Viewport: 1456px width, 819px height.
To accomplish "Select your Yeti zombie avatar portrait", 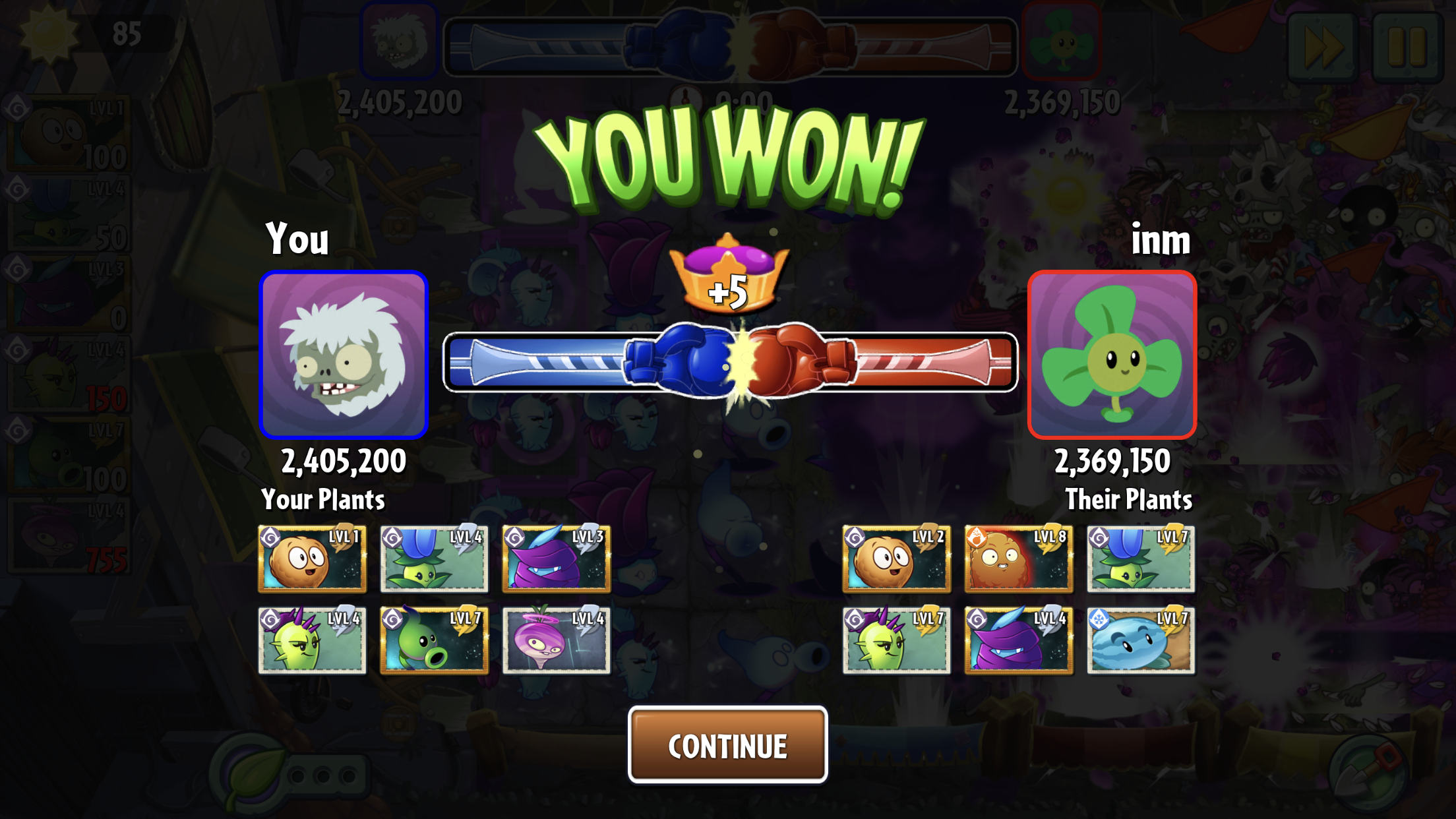I will (344, 355).
